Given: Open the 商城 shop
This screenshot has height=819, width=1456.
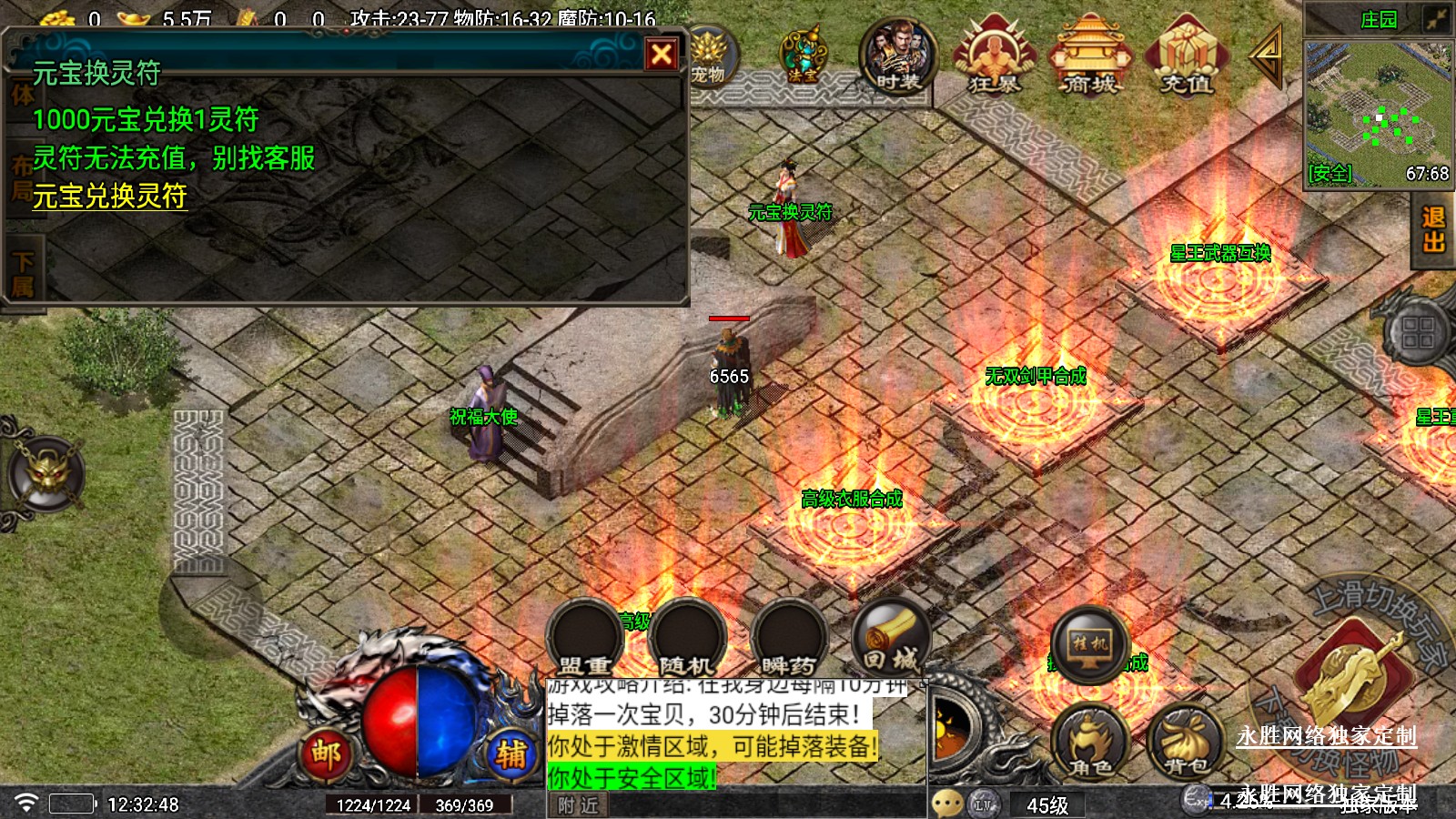Looking at the screenshot, I should (x=1089, y=56).
